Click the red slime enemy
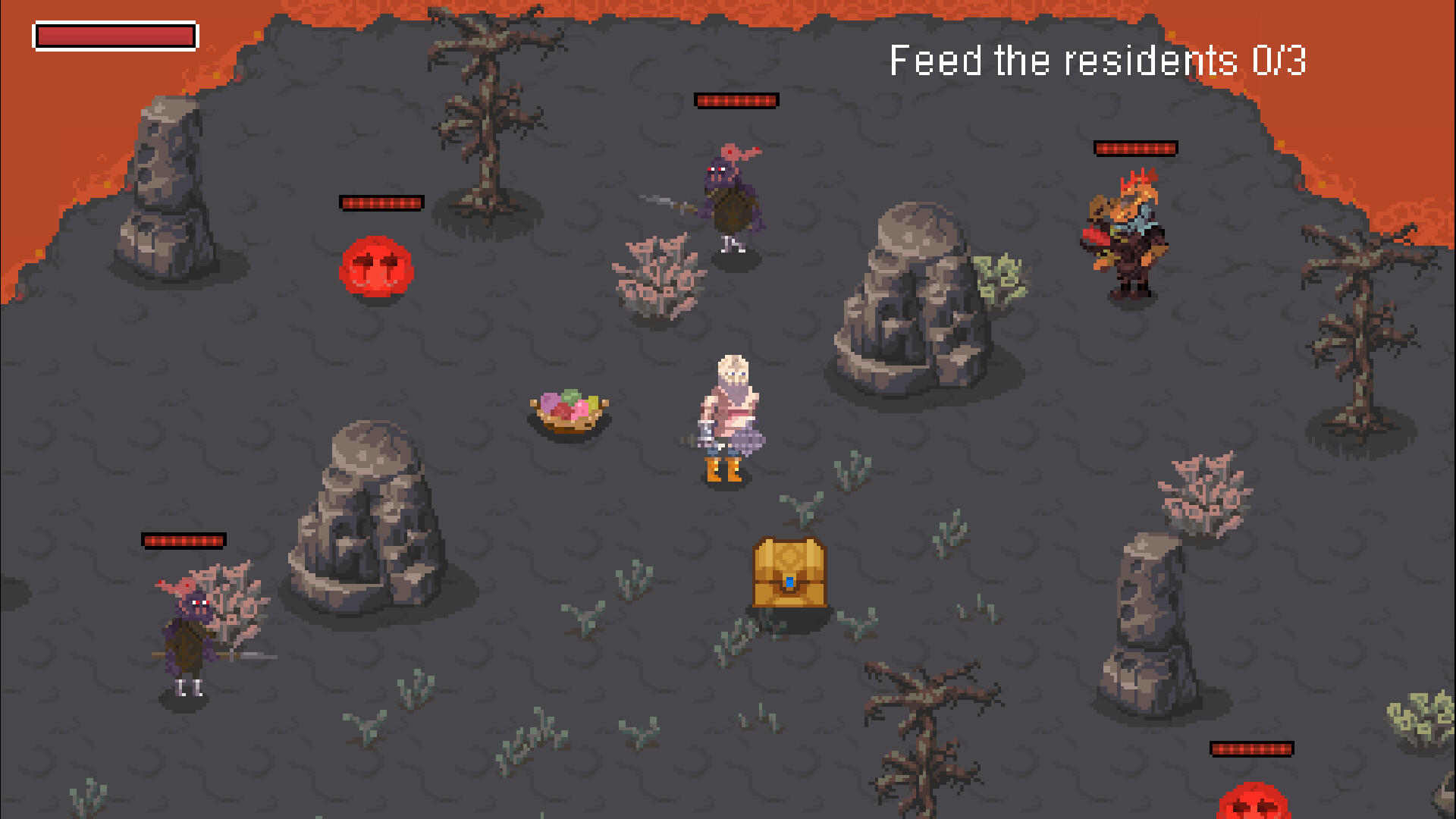Viewport: 1456px width, 819px height. [x=376, y=267]
